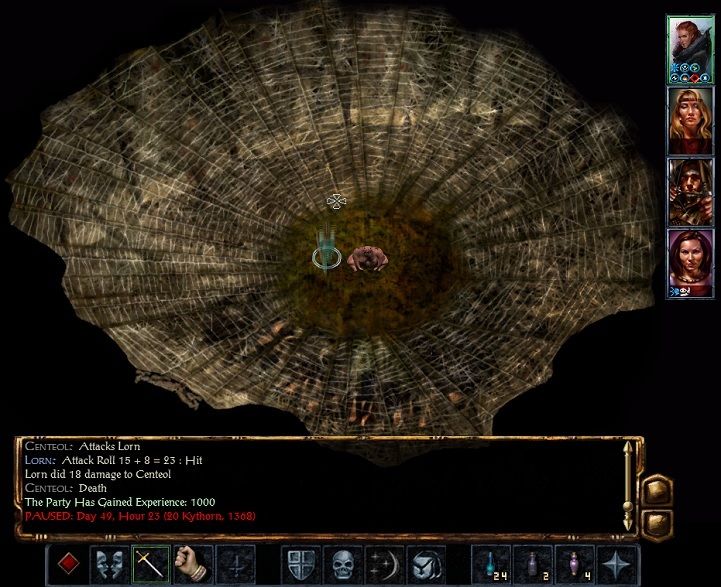Select the sword weapon slot
This screenshot has width=721, height=587.
[x=148, y=565]
